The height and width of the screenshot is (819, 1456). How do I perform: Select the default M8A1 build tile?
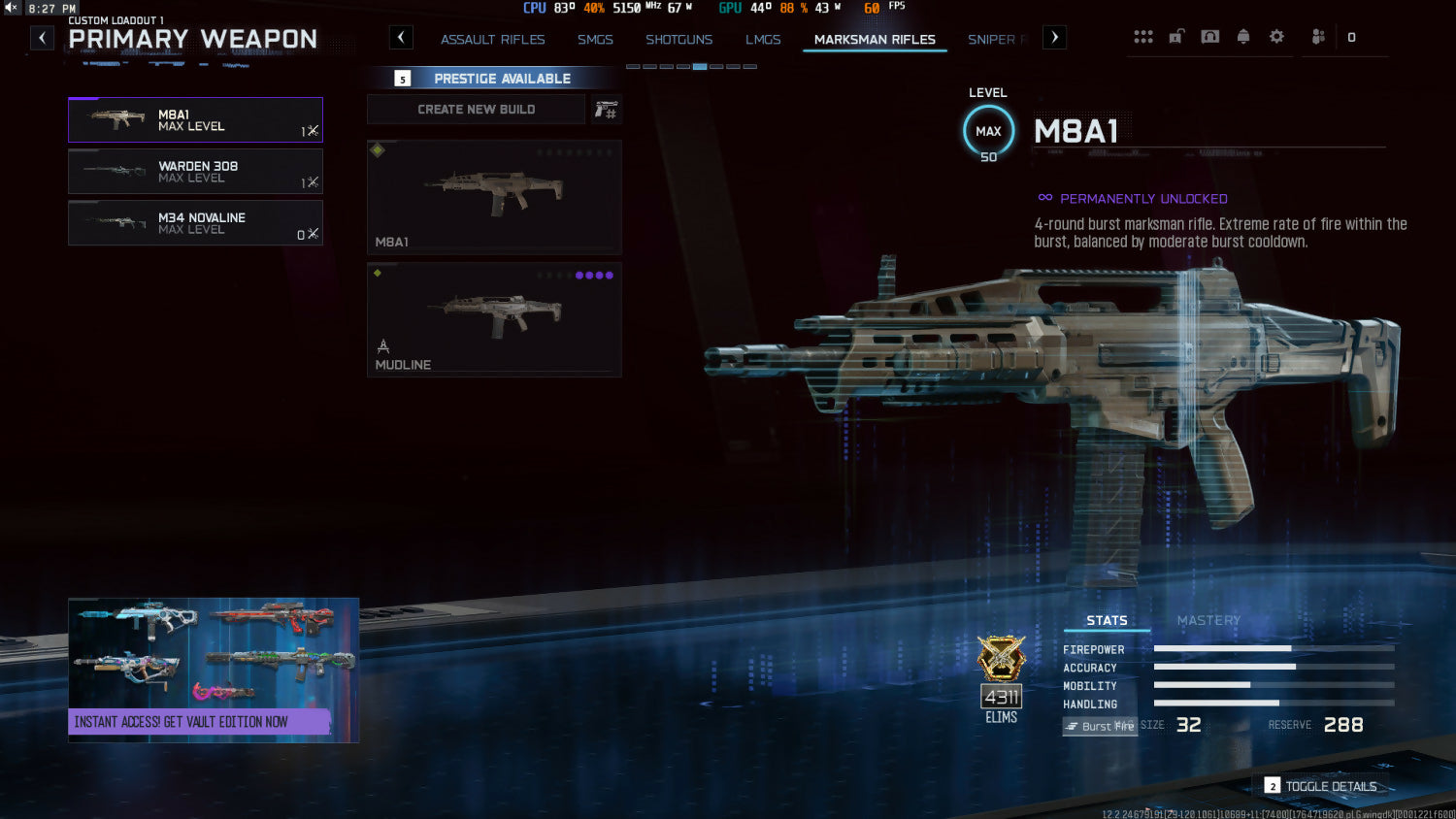pyautogui.click(x=494, y=197)
